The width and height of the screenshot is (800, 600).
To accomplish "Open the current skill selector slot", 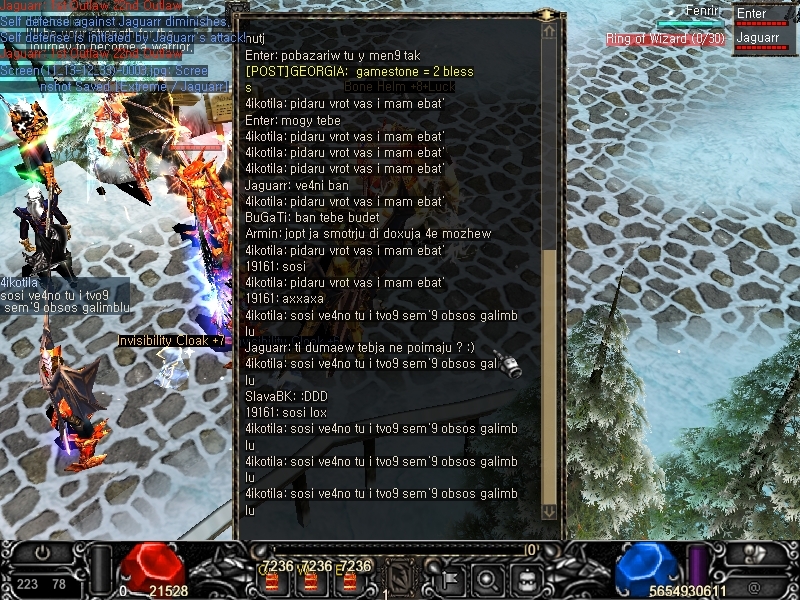I will coord(401,577).
